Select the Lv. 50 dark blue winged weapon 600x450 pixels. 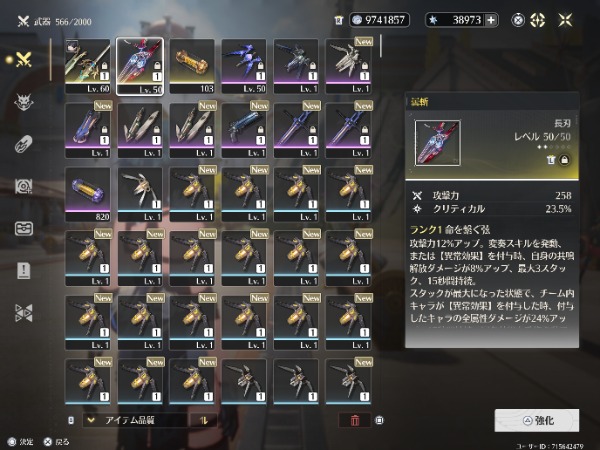tap(244, 64)
